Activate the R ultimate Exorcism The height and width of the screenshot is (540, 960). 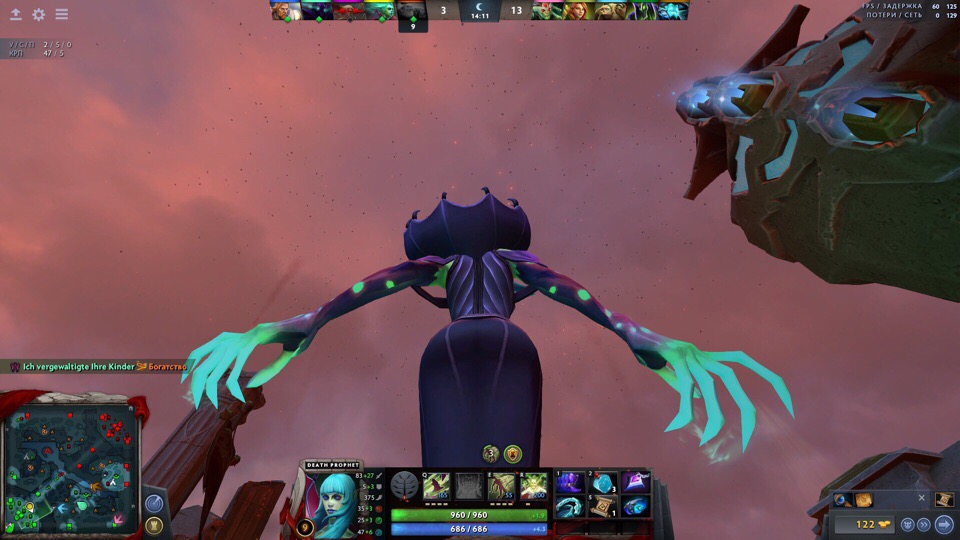pos(533,486)
